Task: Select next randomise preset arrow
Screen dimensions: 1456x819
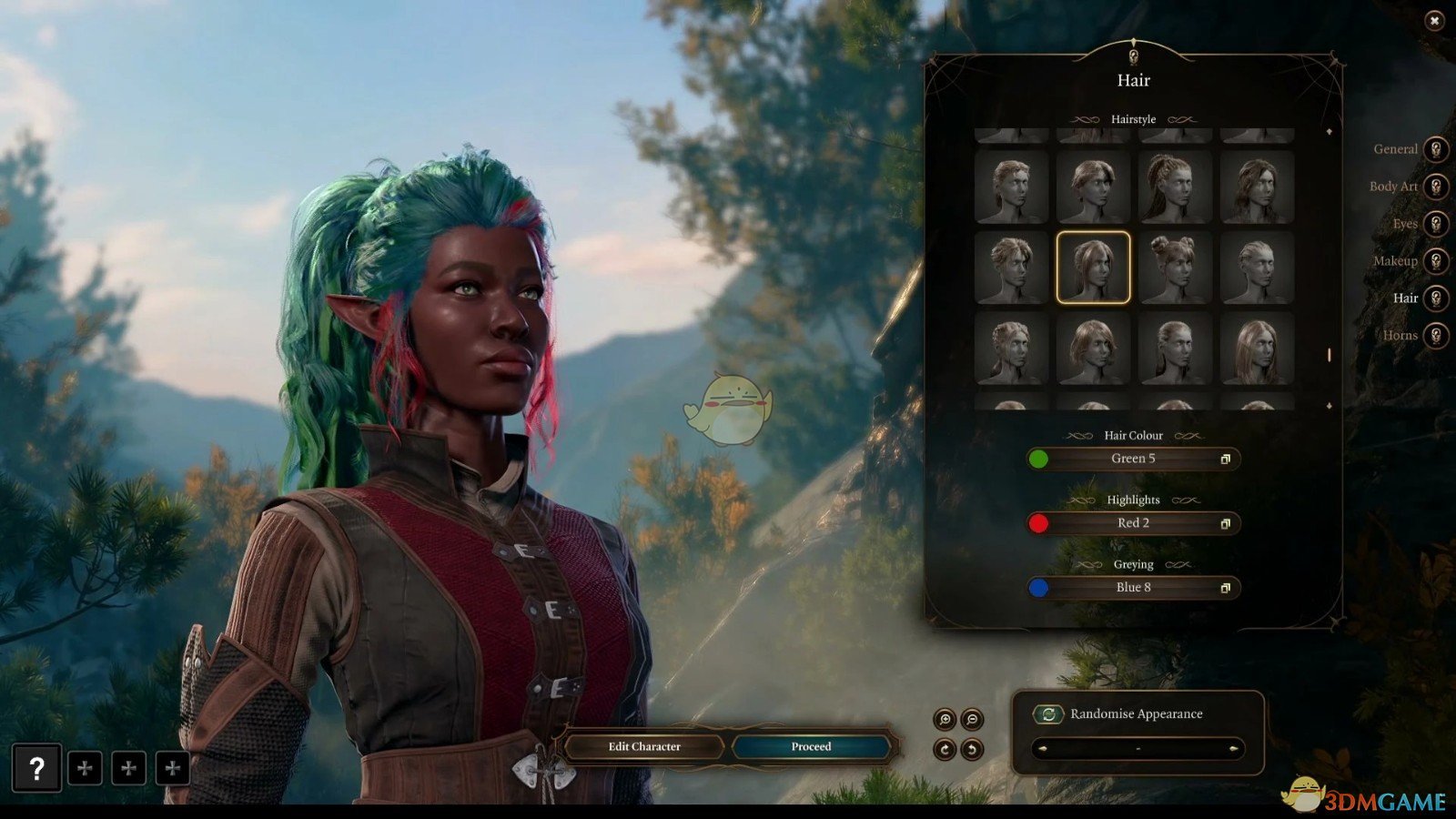Action: point(1233,749)
